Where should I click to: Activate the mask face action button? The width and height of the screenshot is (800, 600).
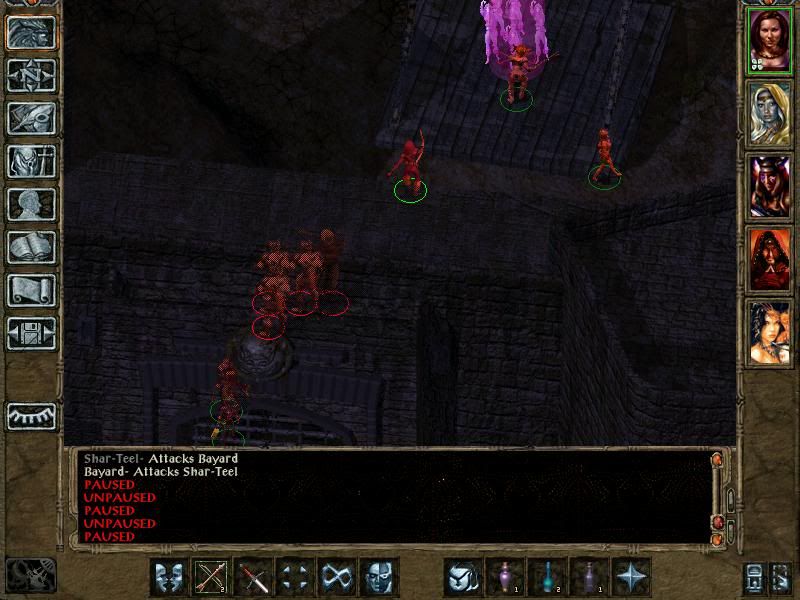click(x=379, y=577)
